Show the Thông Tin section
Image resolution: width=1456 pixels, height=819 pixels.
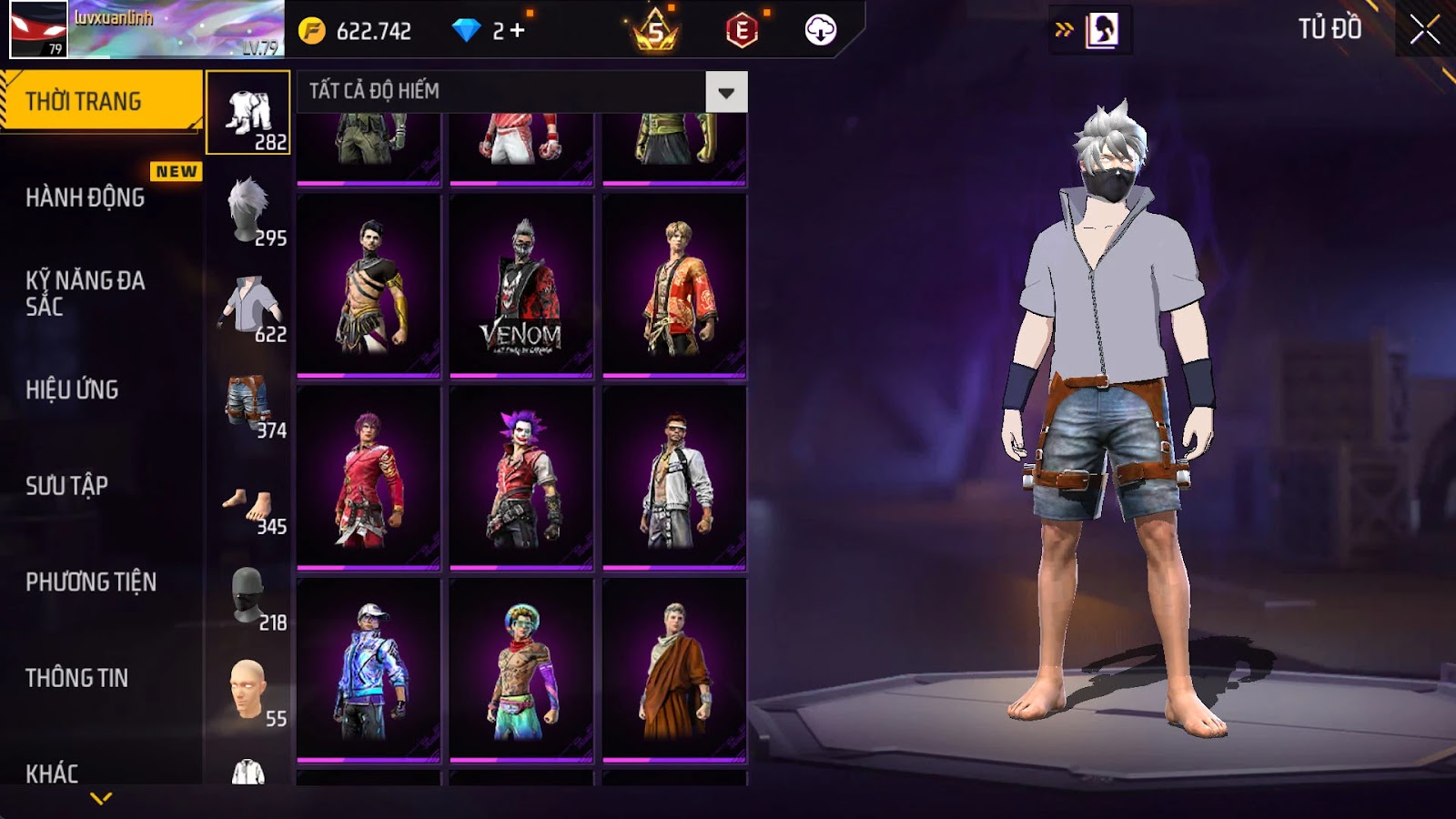(x=77, y=678)
